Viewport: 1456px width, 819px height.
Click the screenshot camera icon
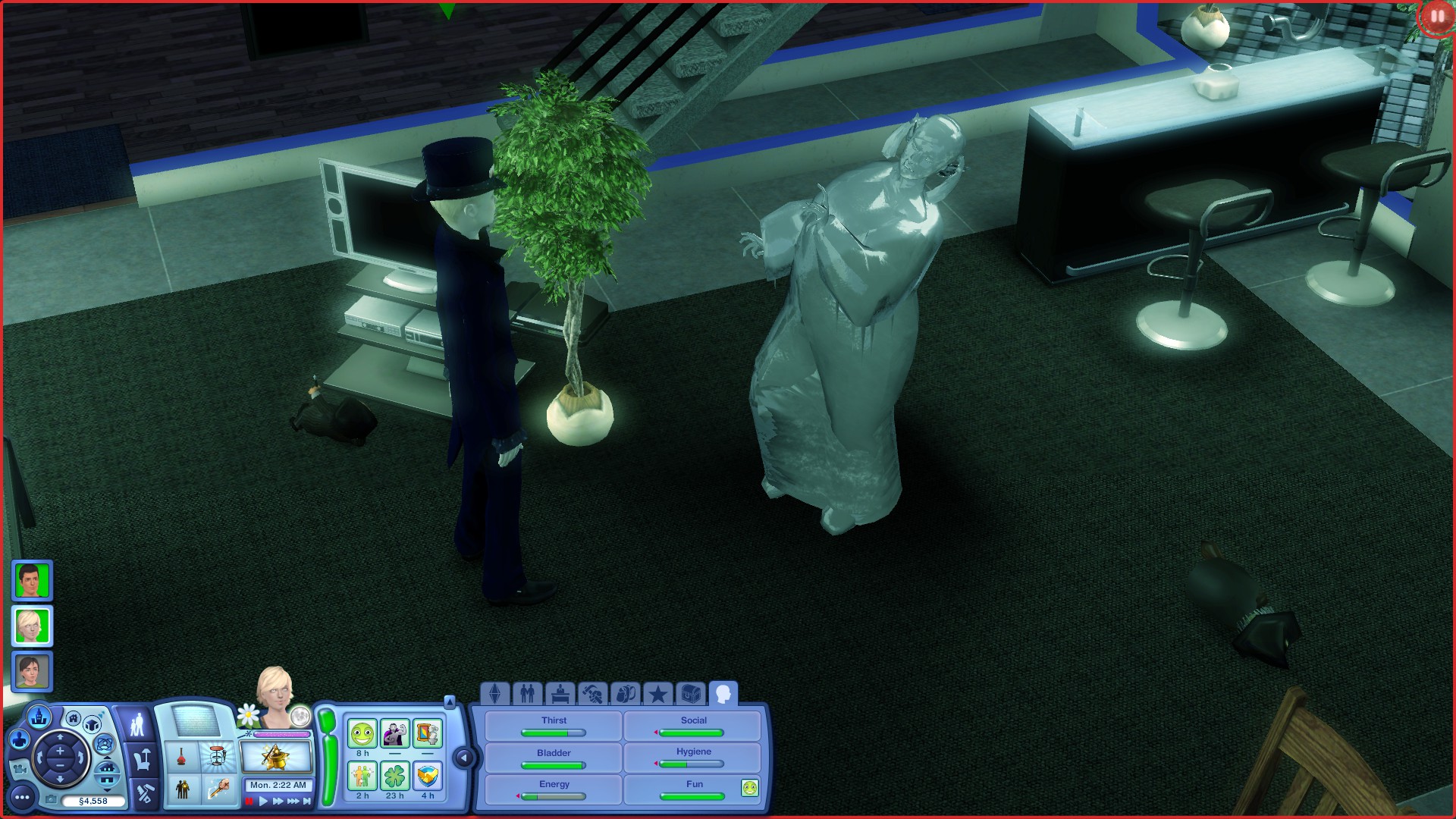52,799
